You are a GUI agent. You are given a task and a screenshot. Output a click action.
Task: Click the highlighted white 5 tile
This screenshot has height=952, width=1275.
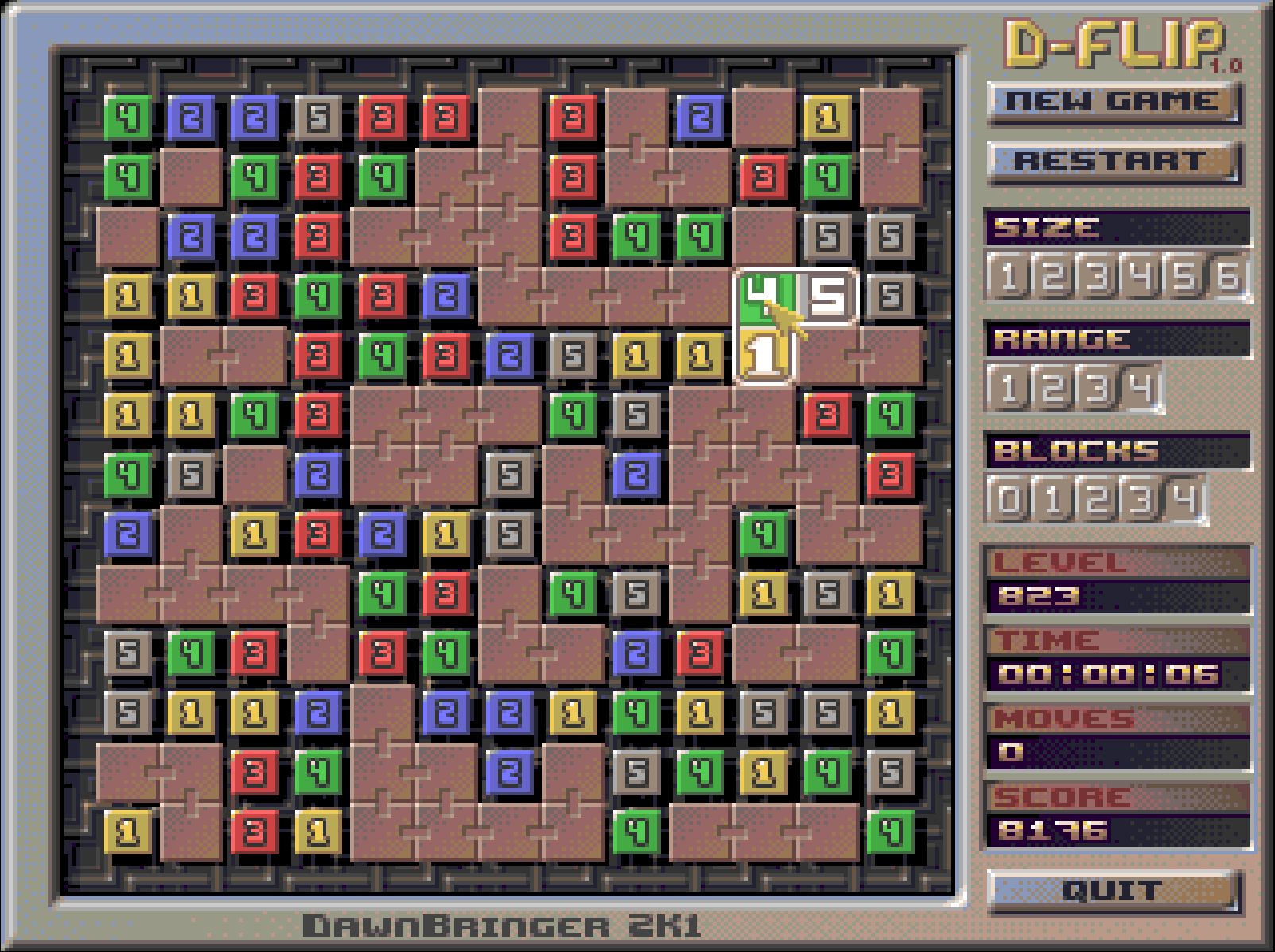tap(828, 296)
